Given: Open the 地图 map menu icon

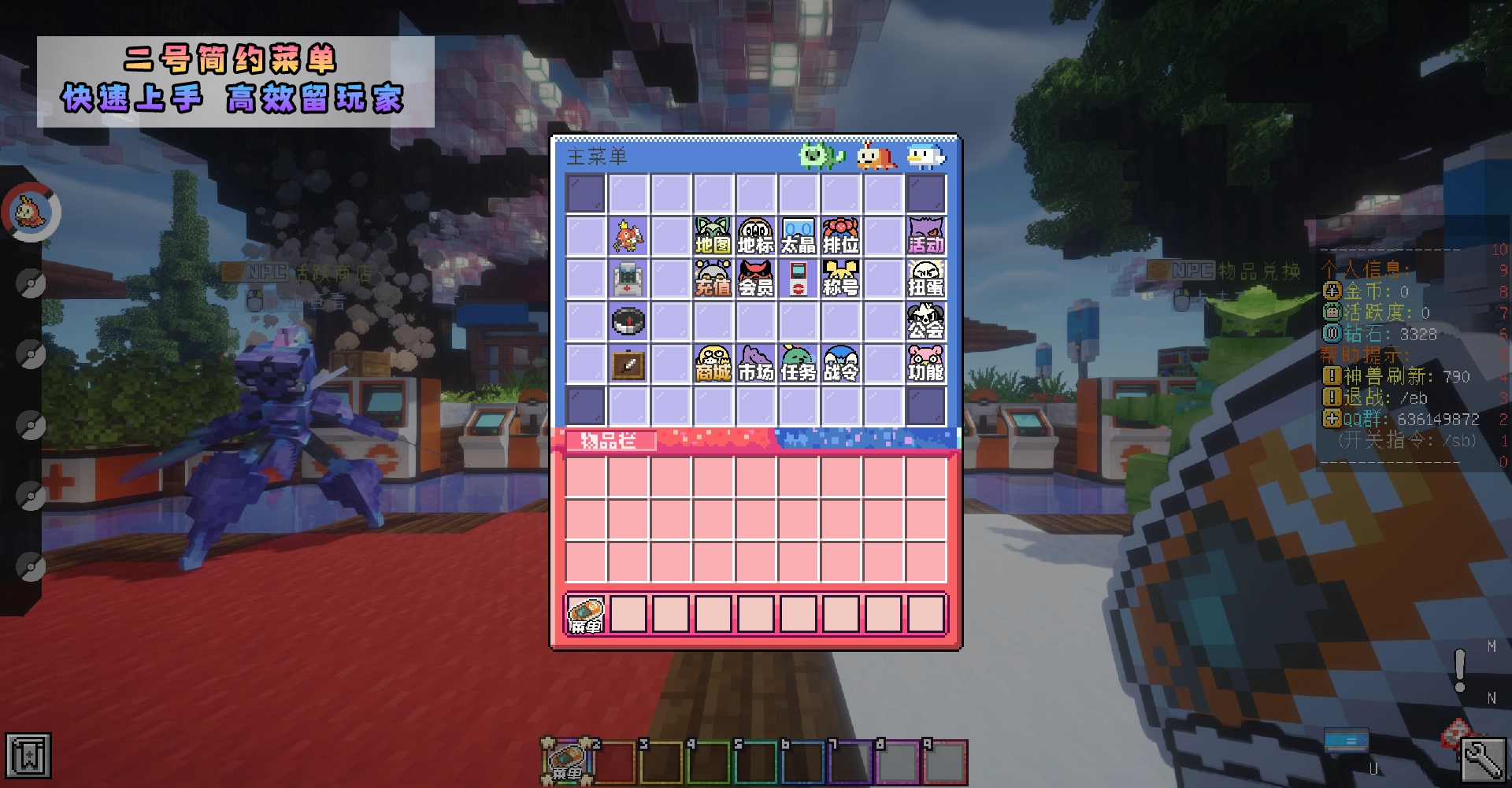Looking at the screenshot, I should click(x=712, y=235).
